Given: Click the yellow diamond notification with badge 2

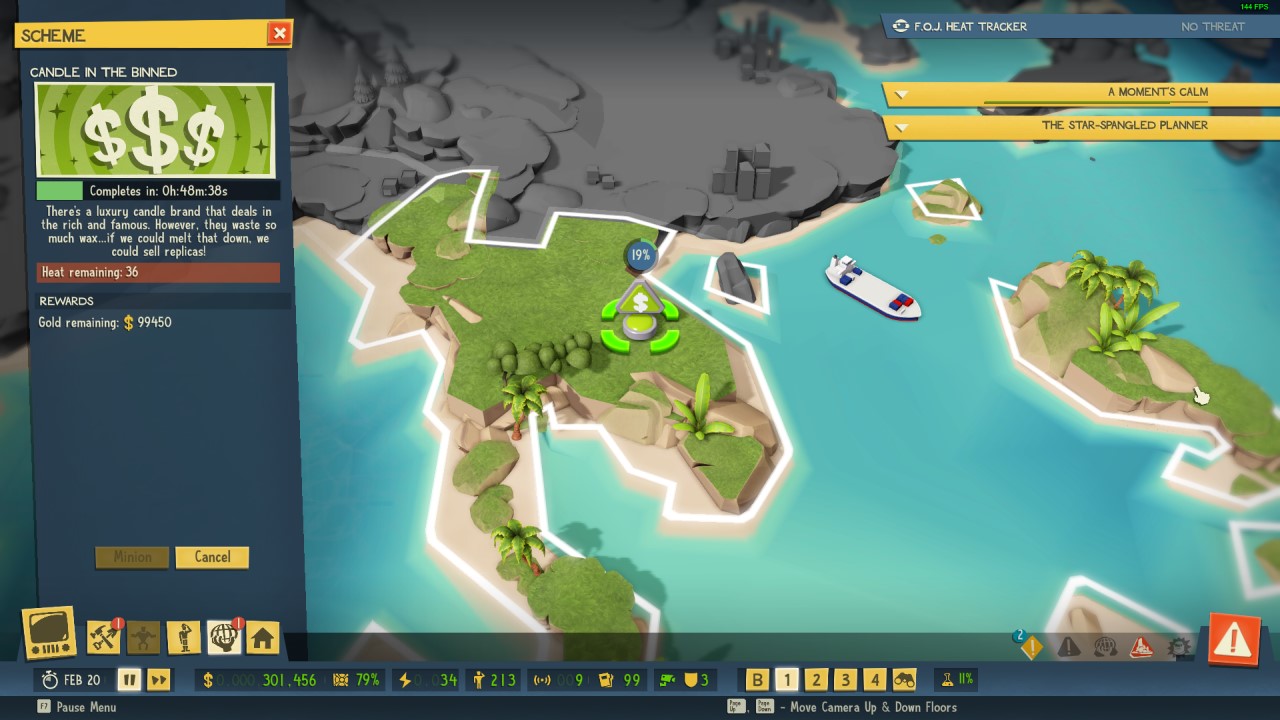Looking at the screenshot, I should (x=1031, y=646).
